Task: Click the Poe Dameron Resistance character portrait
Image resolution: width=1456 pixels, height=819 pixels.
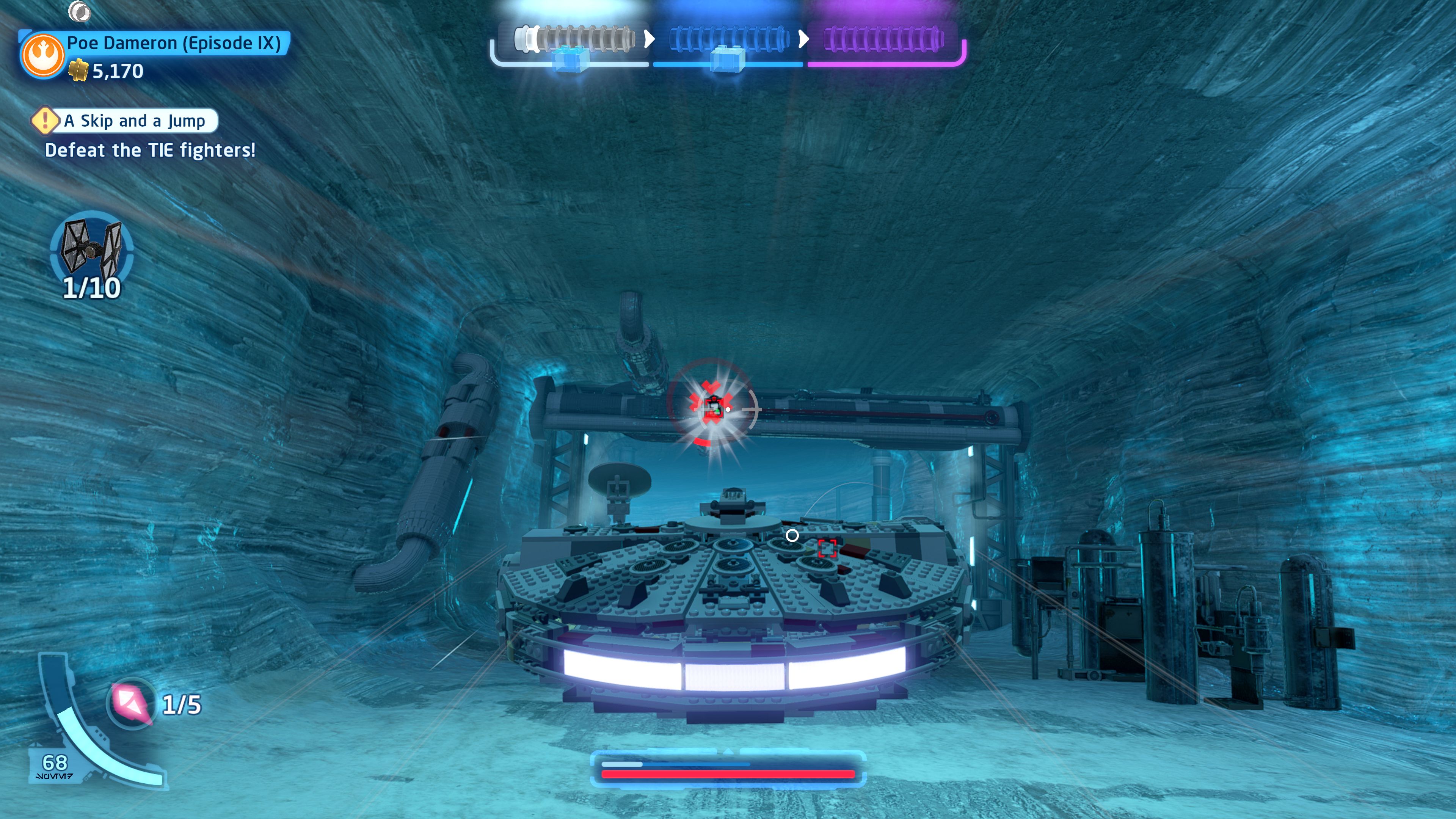Action: click(x=43, y=55)
